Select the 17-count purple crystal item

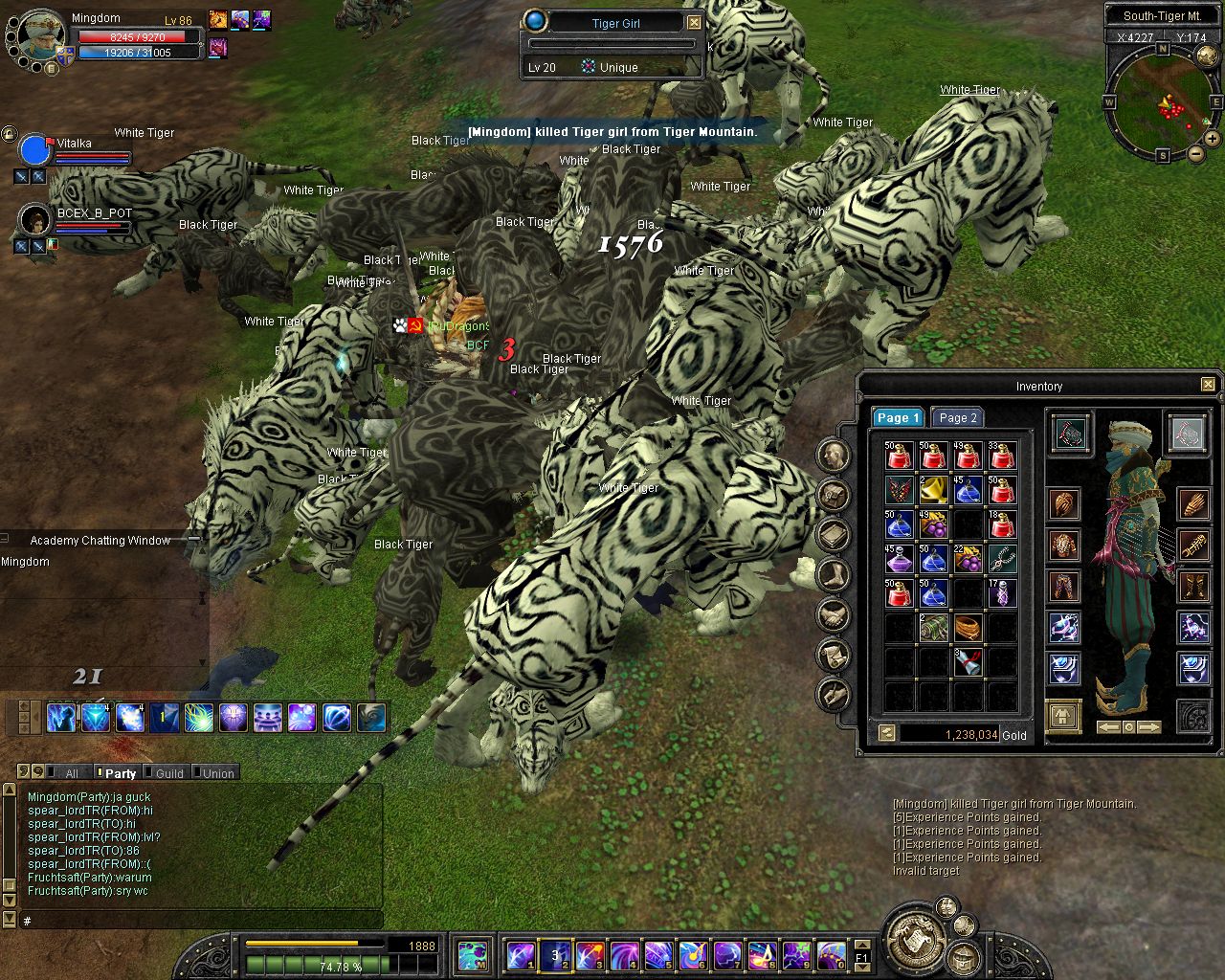(x=1002, y=594)
